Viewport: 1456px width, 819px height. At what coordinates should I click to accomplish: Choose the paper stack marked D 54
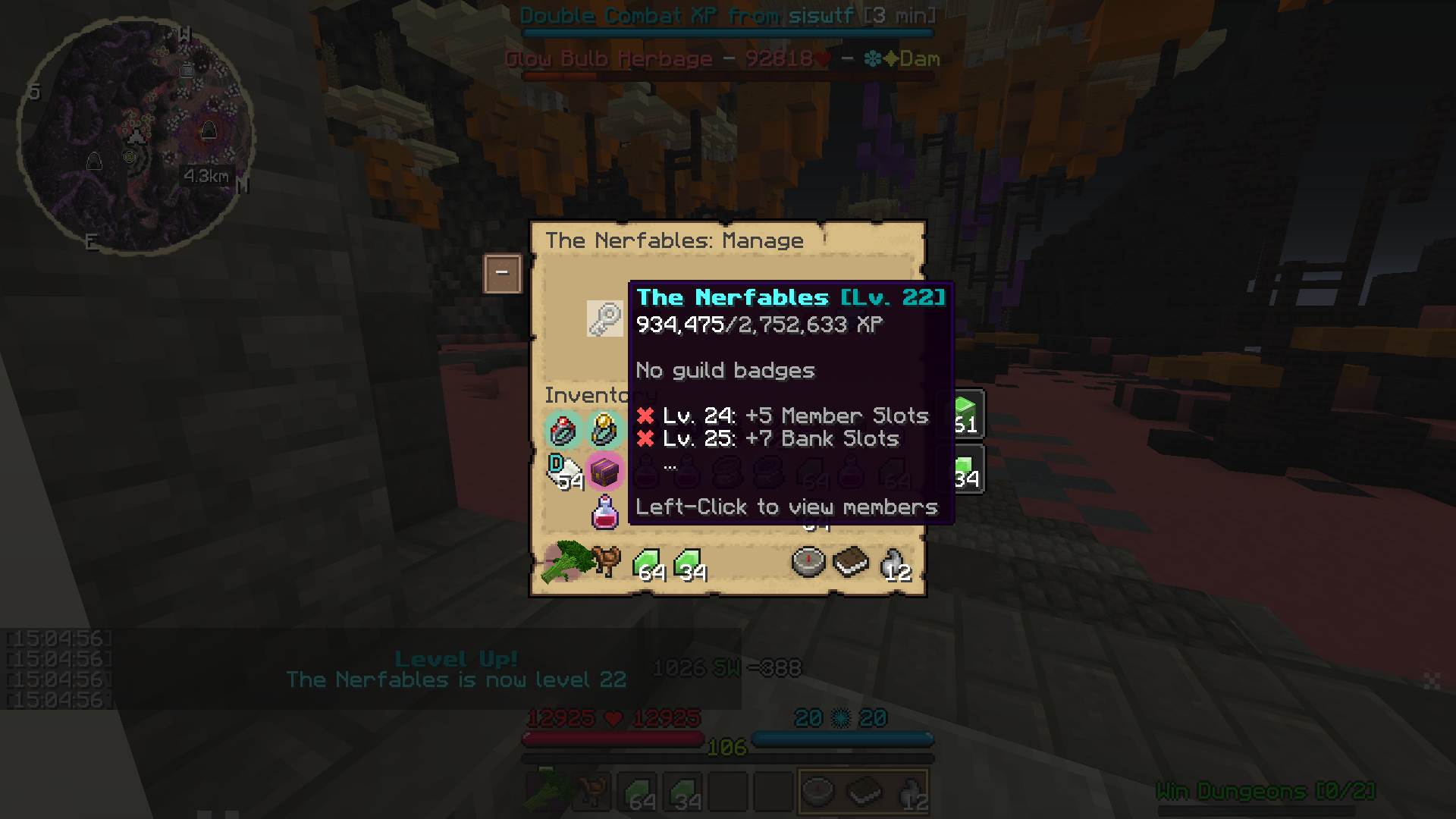coord(564,471)
